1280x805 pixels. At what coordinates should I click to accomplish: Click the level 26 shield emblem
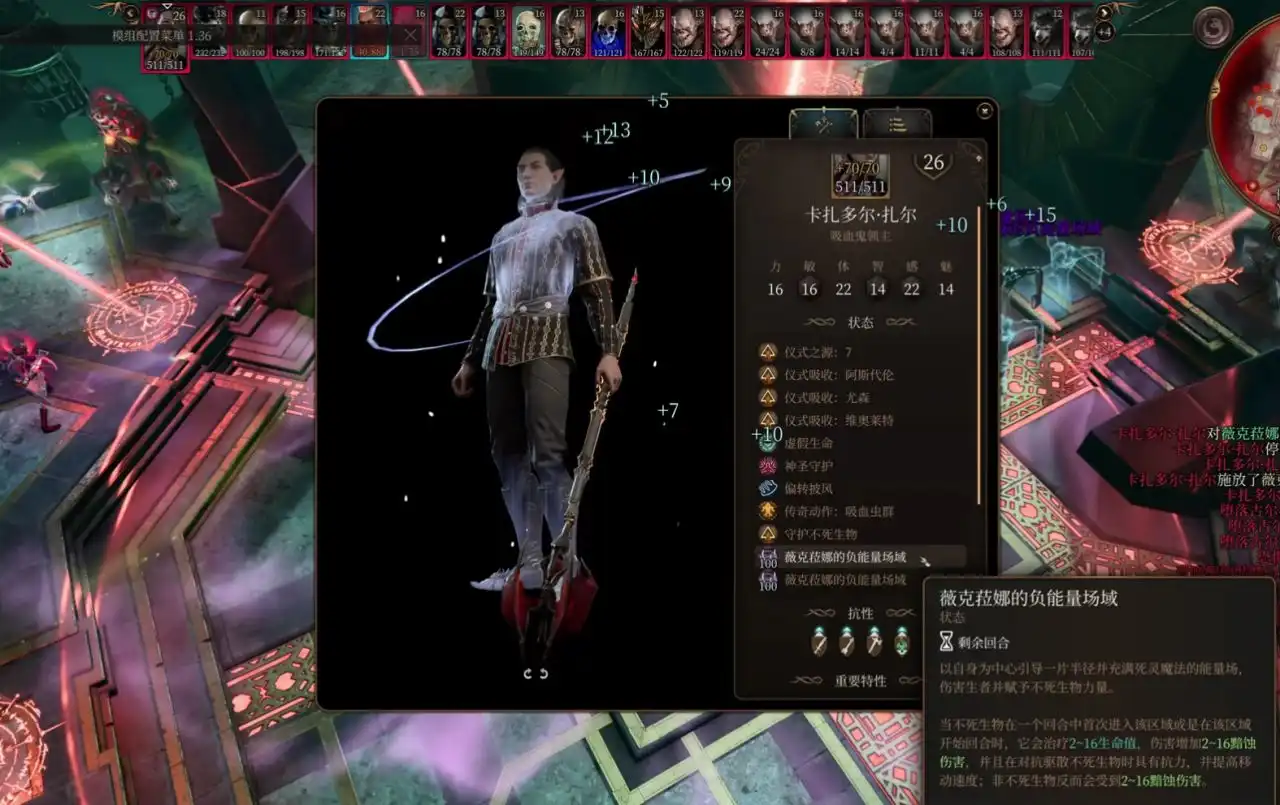934,163
